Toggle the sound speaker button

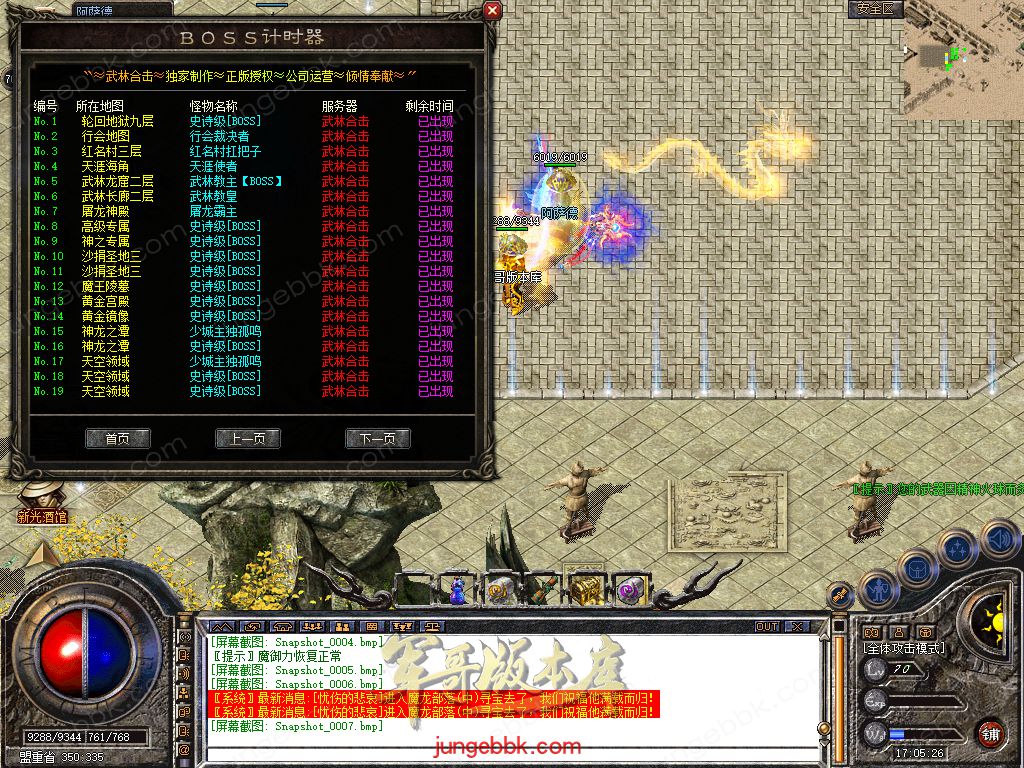999,541
